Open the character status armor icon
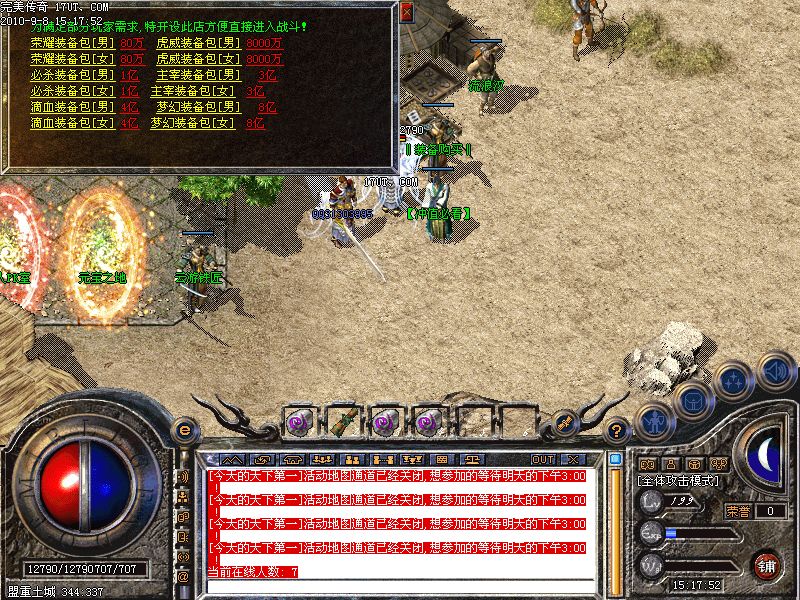The image size is (800, 600). click(x=653, y=420)
